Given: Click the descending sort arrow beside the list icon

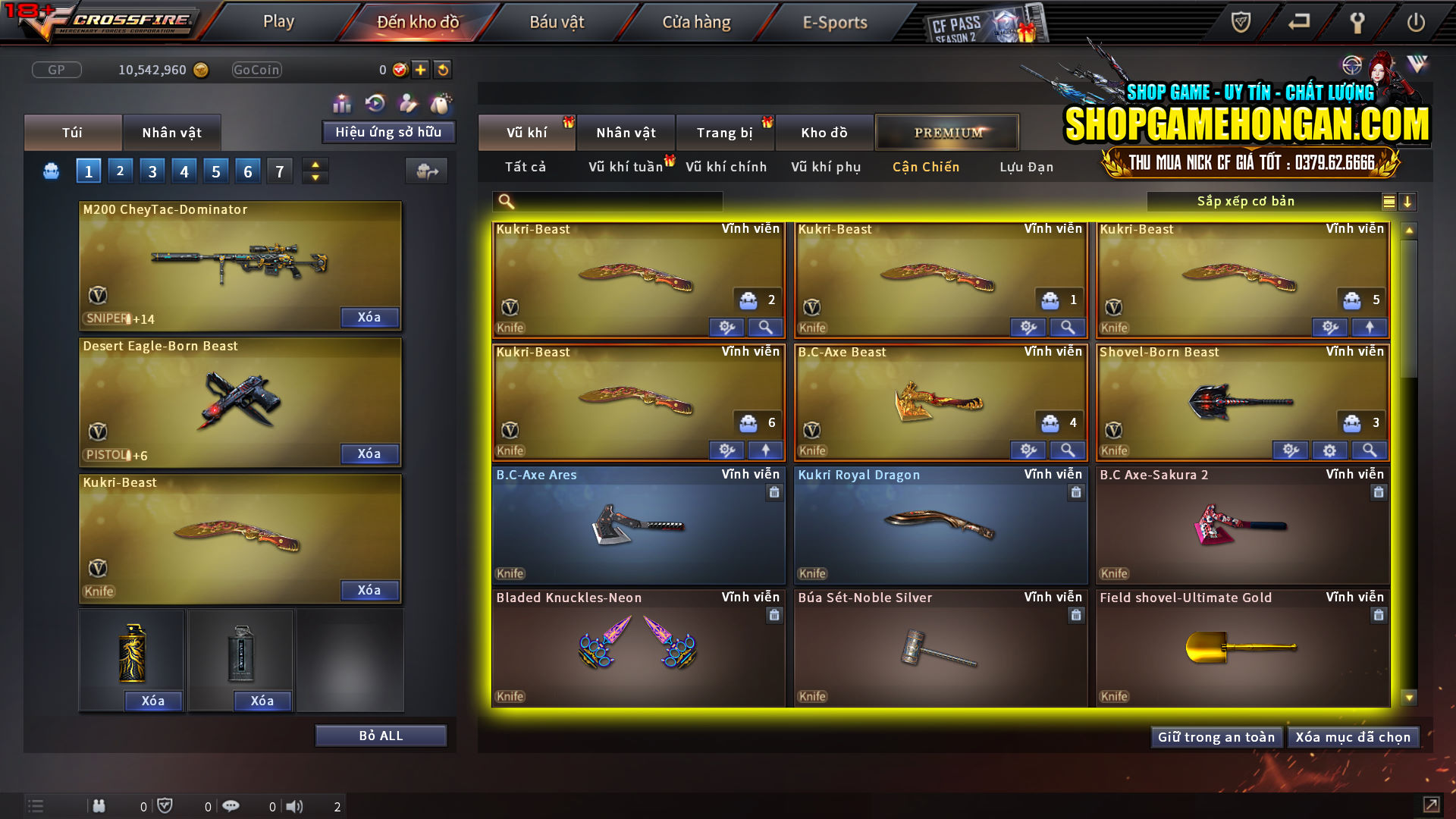Looking at the screenshot, I should 1408,202.
